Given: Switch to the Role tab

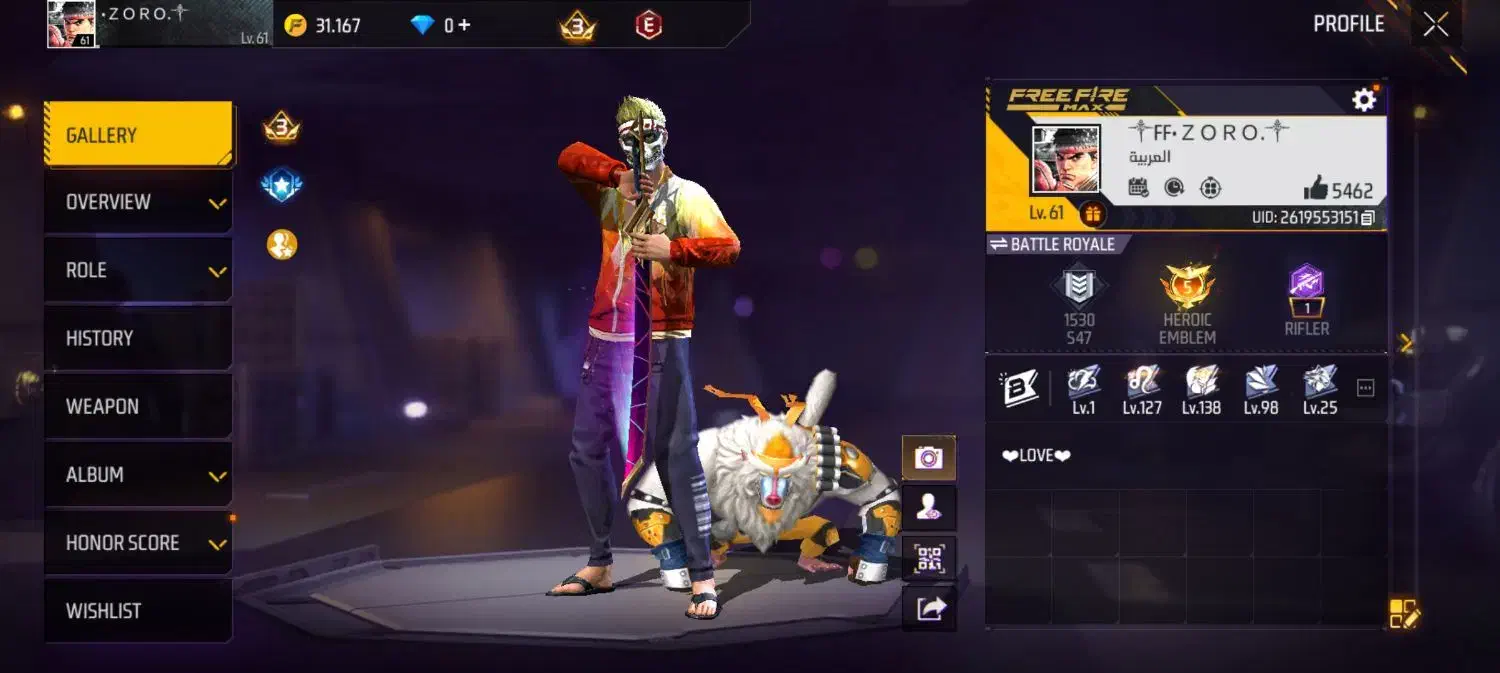Looking at the screenshot, I should coord(138,270).
